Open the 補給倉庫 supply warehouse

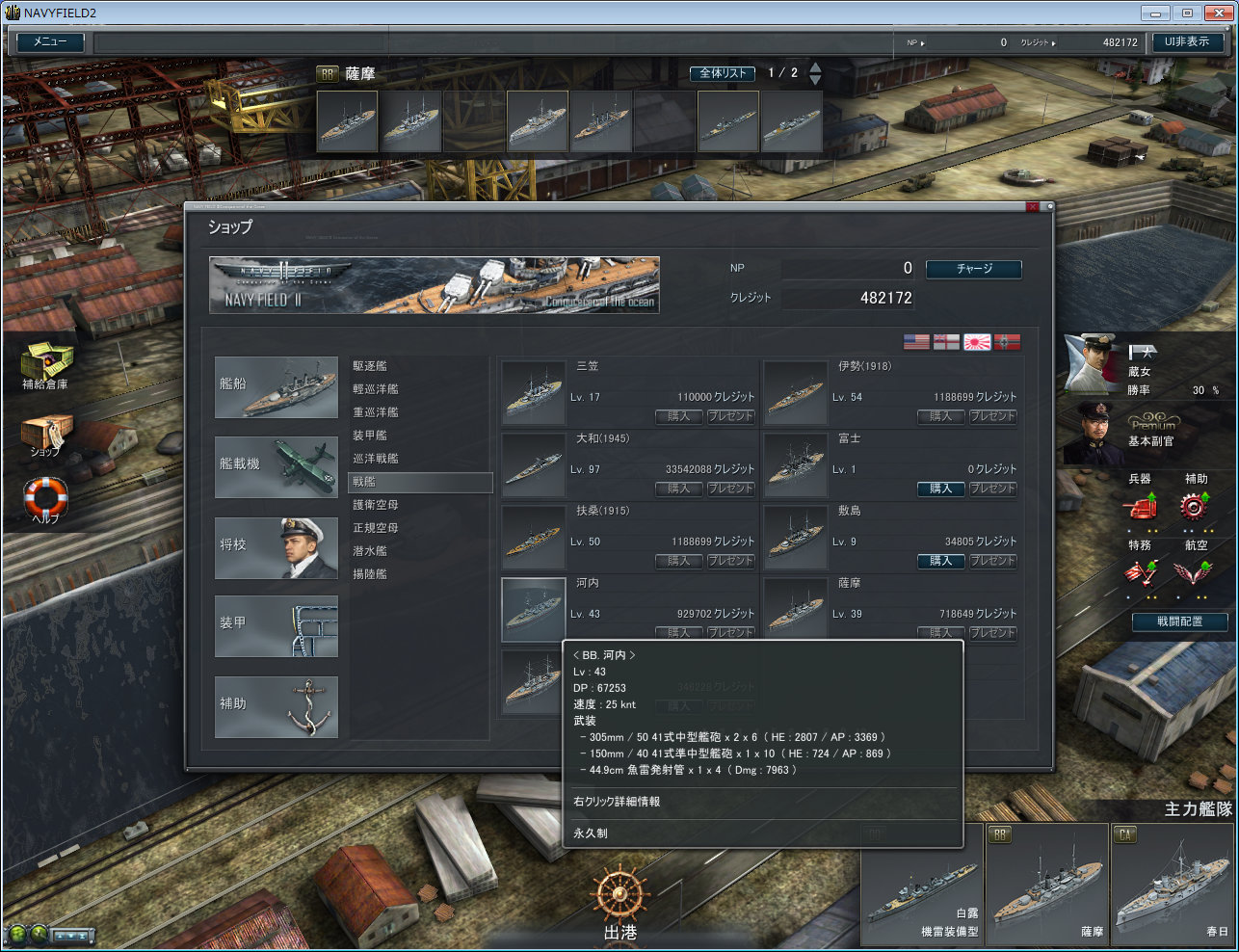(x=45, y=364)
